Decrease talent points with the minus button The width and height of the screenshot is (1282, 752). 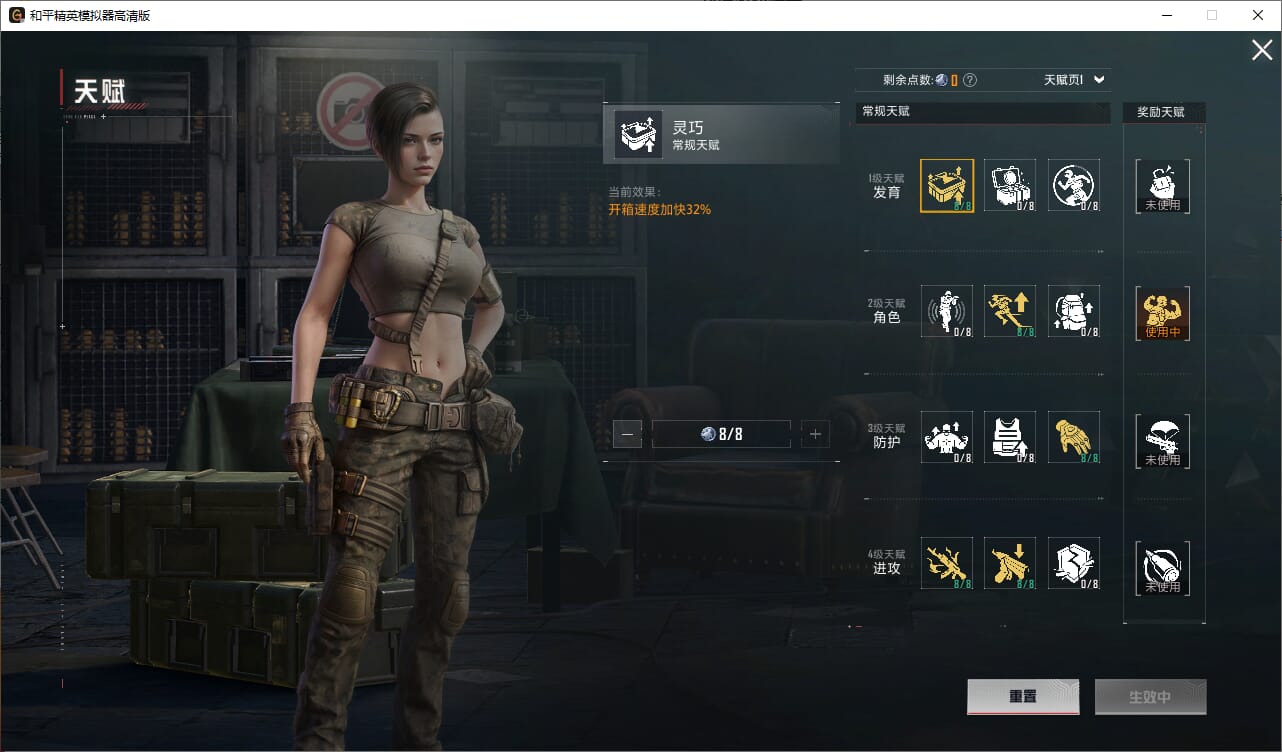click(627, 434)
